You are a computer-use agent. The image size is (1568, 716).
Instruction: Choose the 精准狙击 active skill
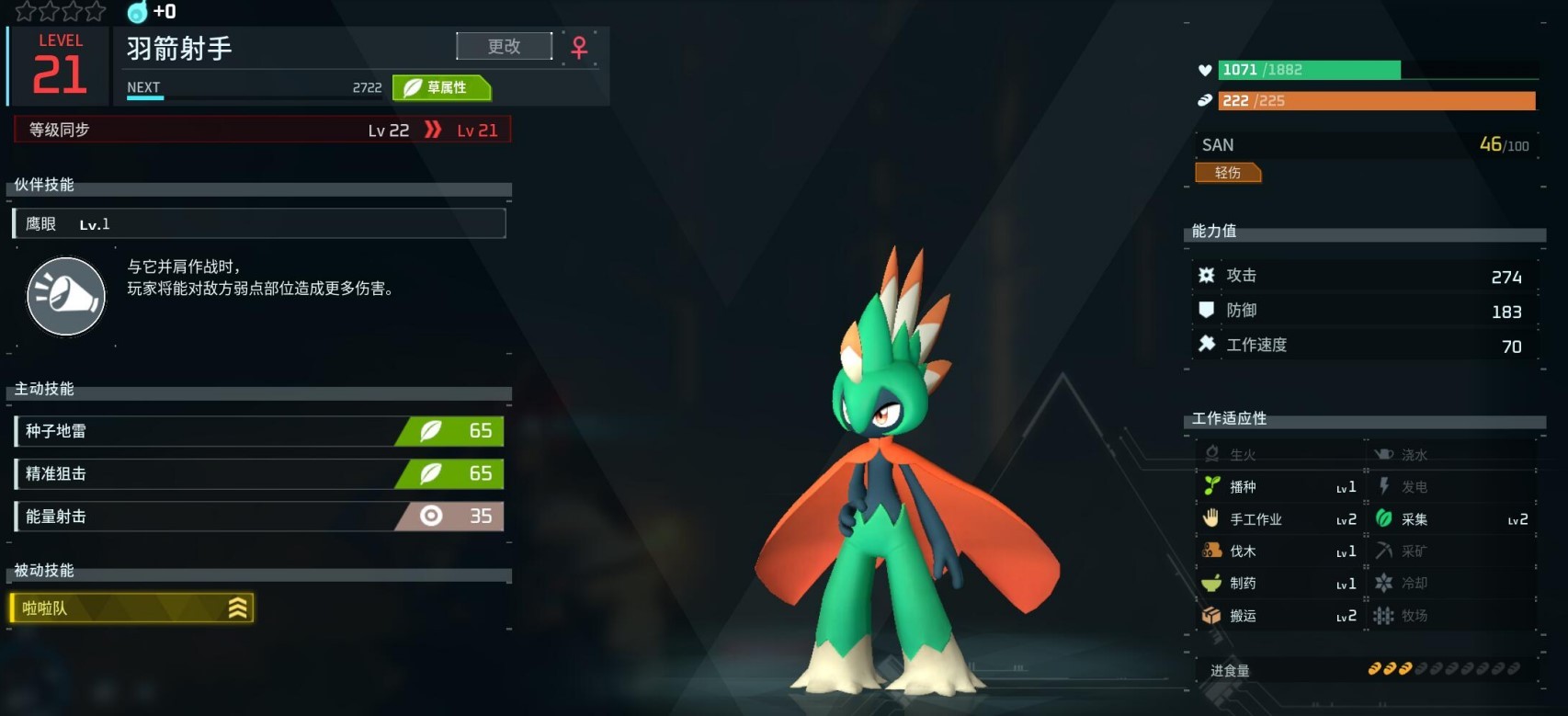tap(258, 474)
